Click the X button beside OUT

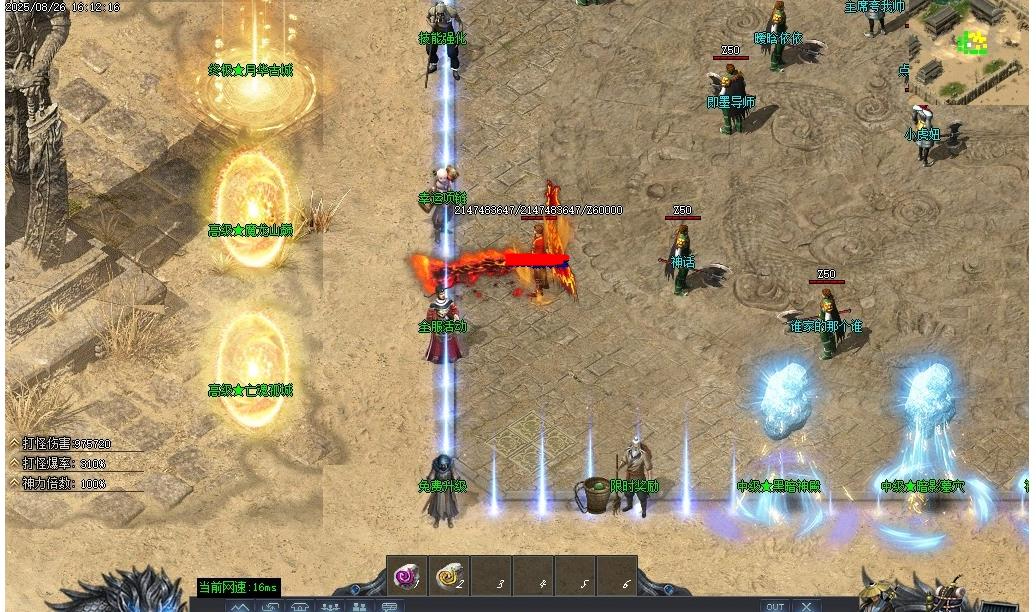click(807, 606)
